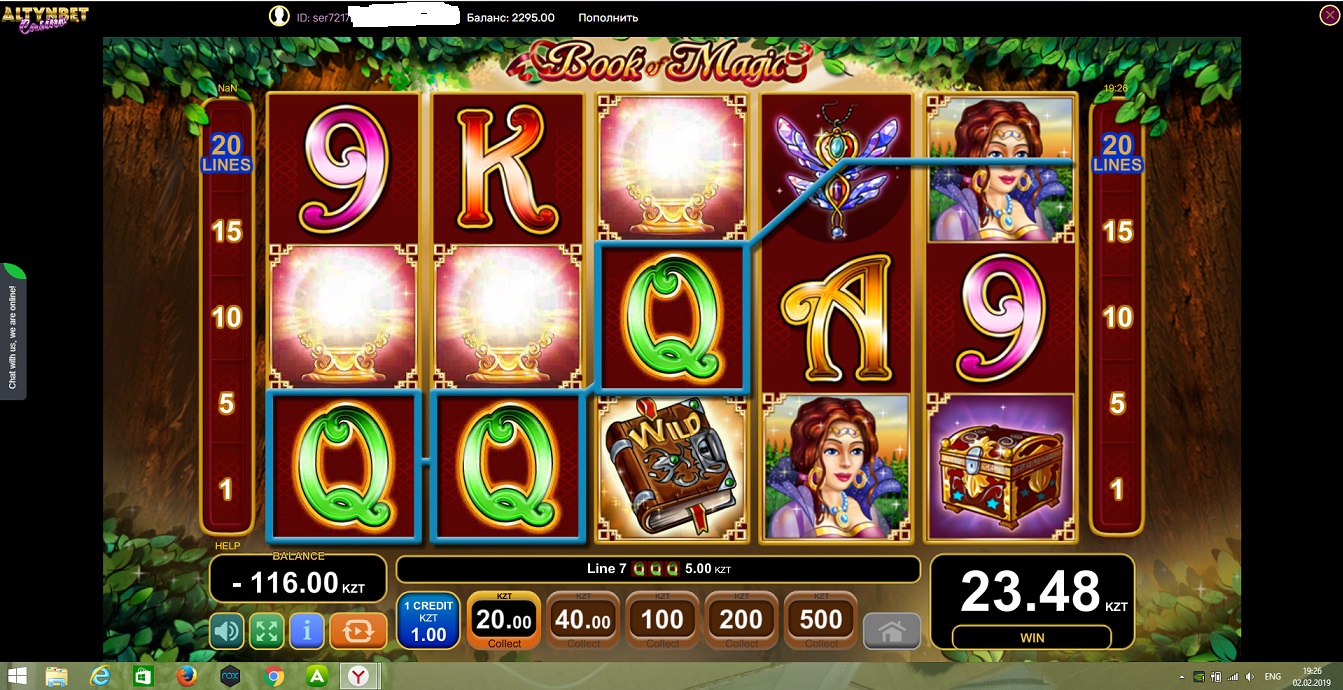1343x690 pixels.
Task: Click the grey home button
Action: 892,632
